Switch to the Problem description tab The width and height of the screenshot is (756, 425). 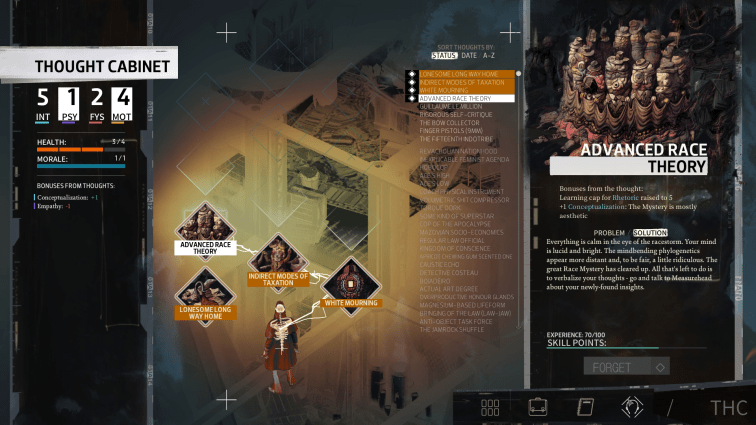click(x=609, y=232)
